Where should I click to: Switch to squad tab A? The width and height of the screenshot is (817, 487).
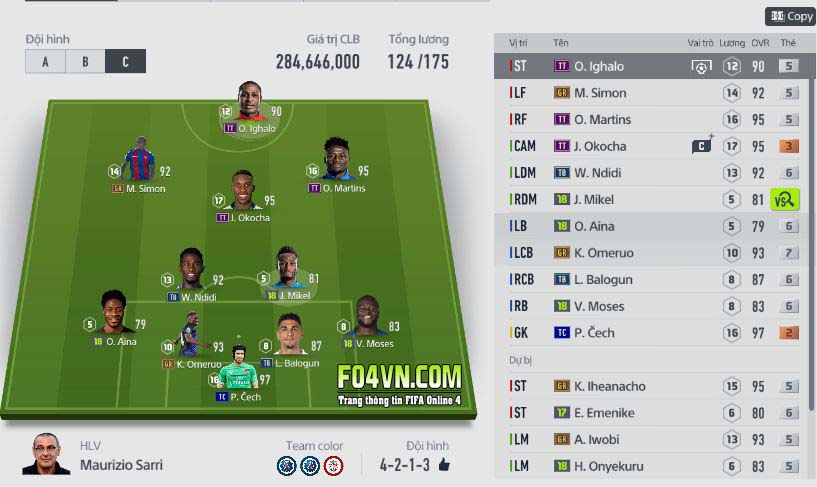coord(45,61)
